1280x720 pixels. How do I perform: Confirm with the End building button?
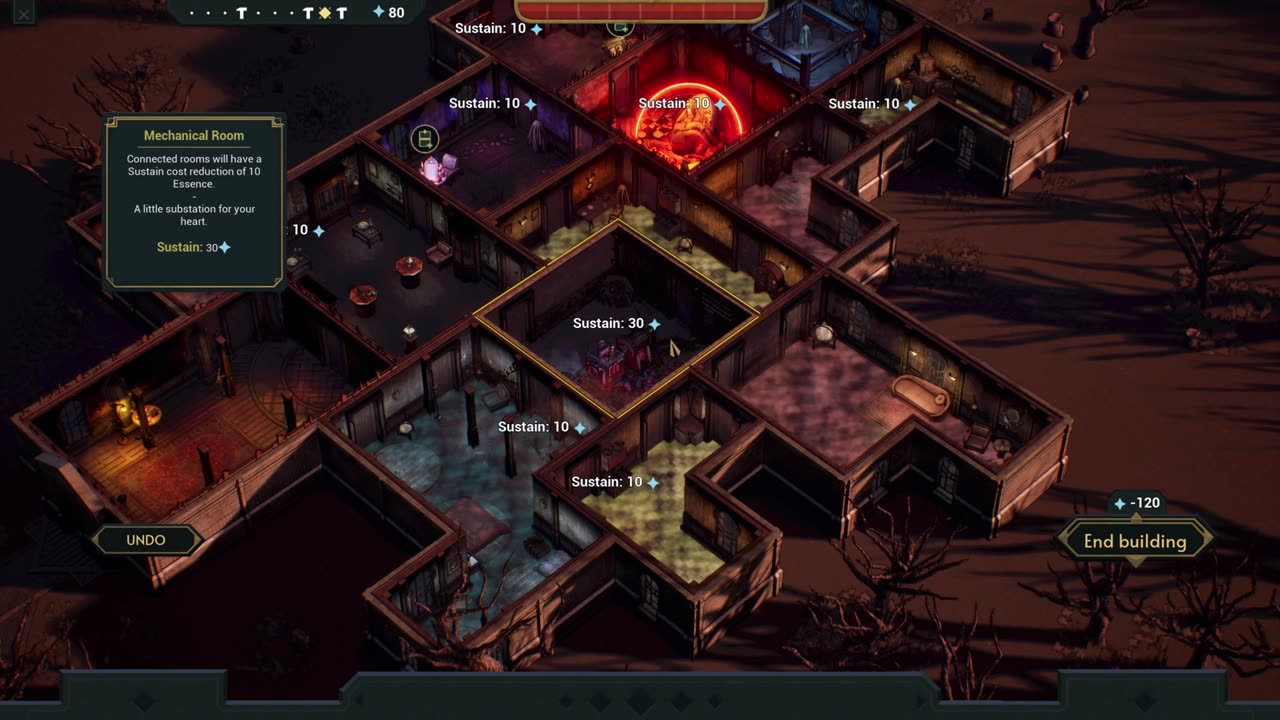click(x=1135, y=541)
